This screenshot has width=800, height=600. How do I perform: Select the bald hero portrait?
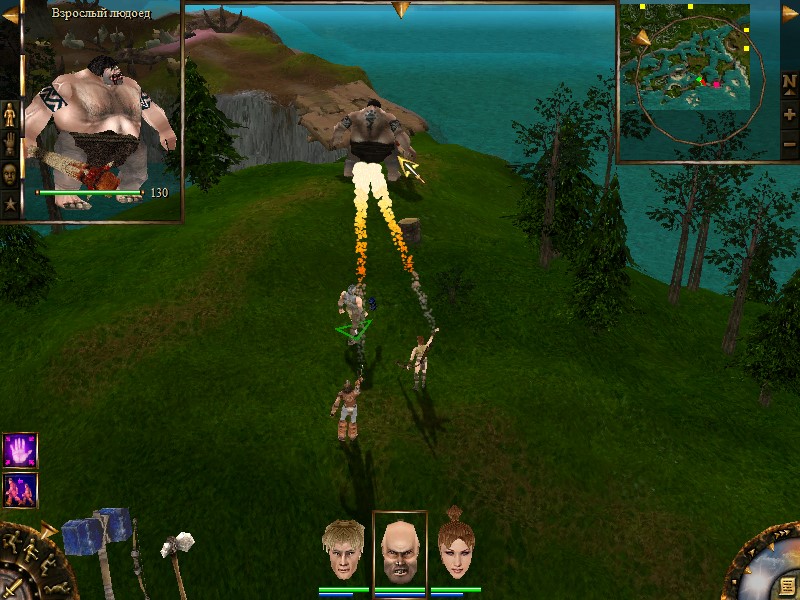coord(399,550)
